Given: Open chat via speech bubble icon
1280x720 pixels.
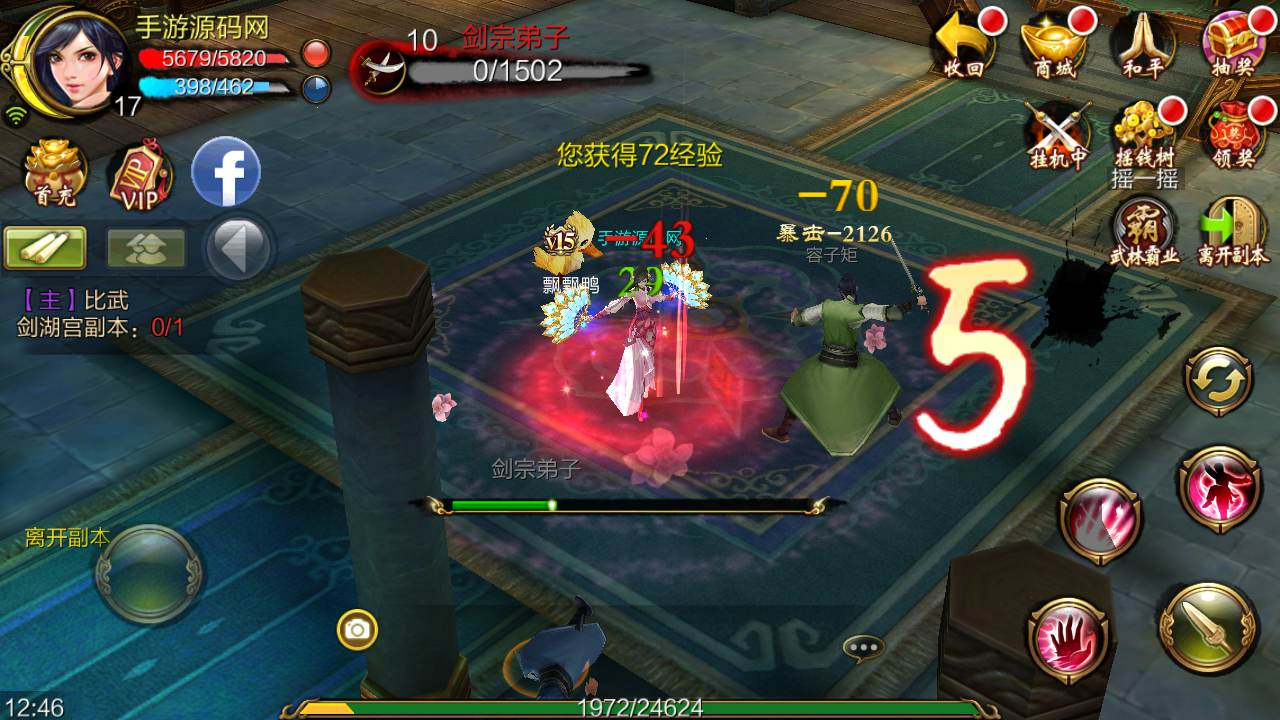Looking at the screenshot, I should point(863,648).
